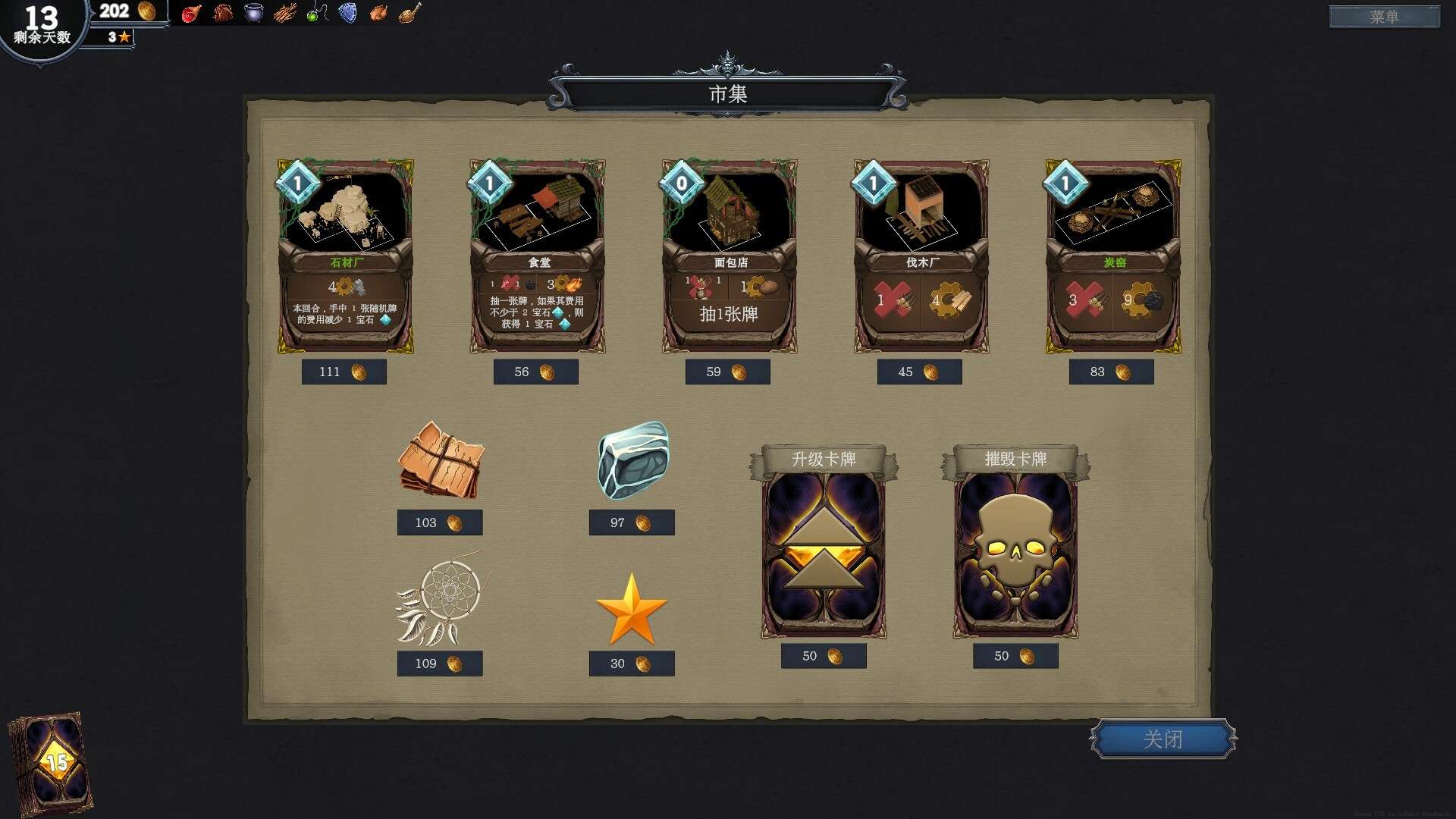The height and width of the screenshot is (819, 1456).
Task: Pick the 面包店 bakery card
Action: click(729, 256)
